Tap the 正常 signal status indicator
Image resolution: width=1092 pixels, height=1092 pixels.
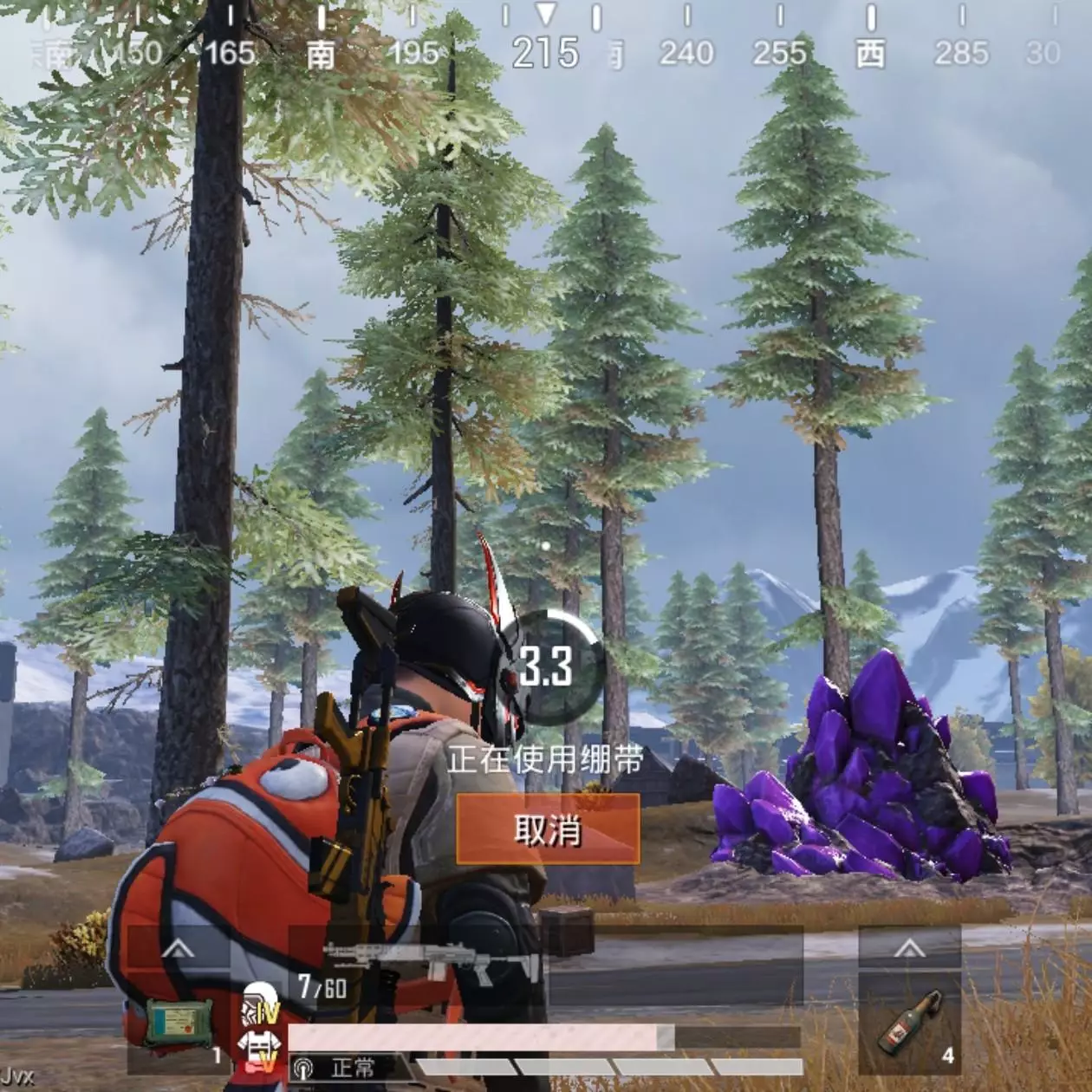coord(342,1068)
